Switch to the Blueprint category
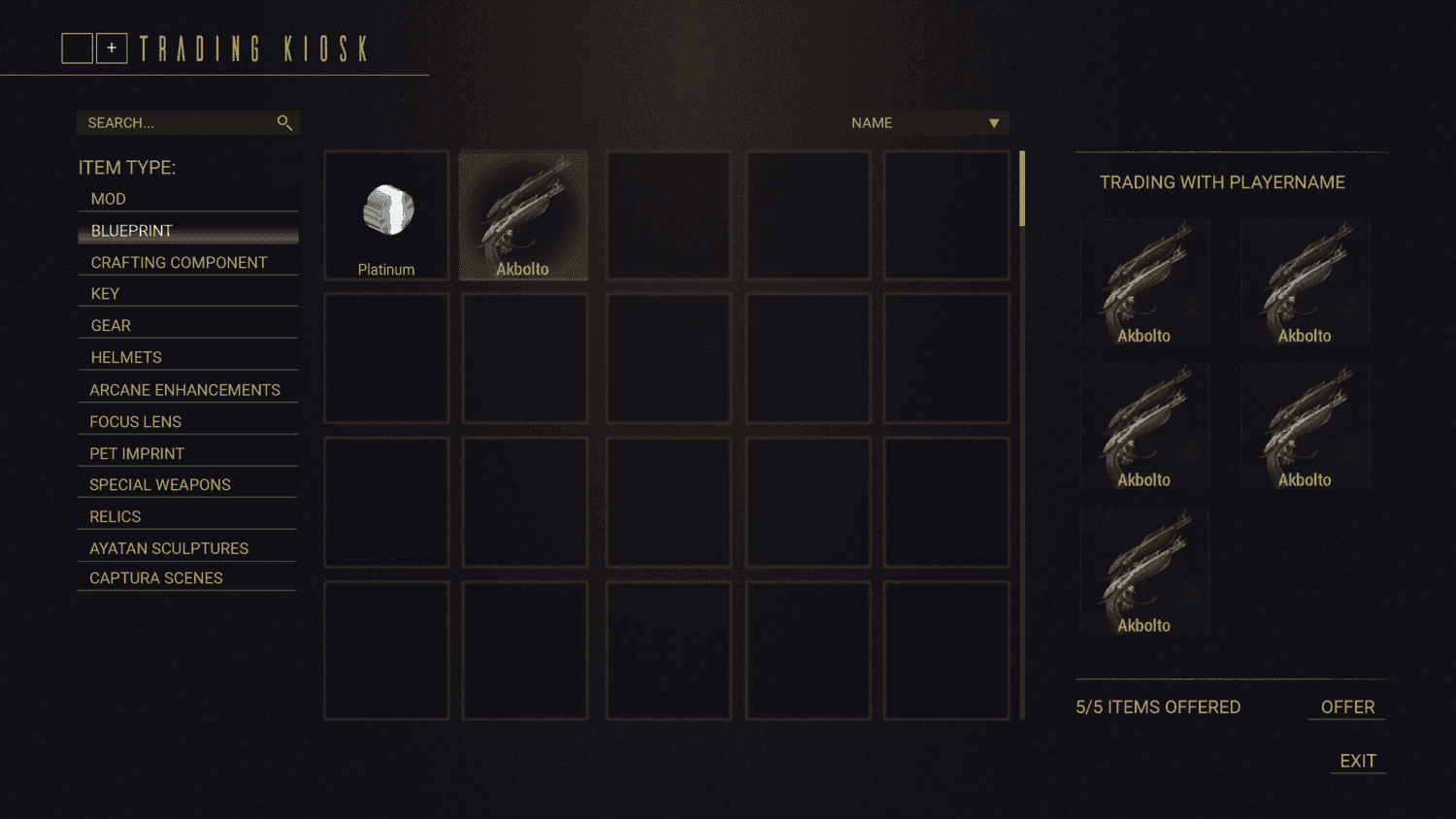The image size is (1456, 819). coord(132,231)
